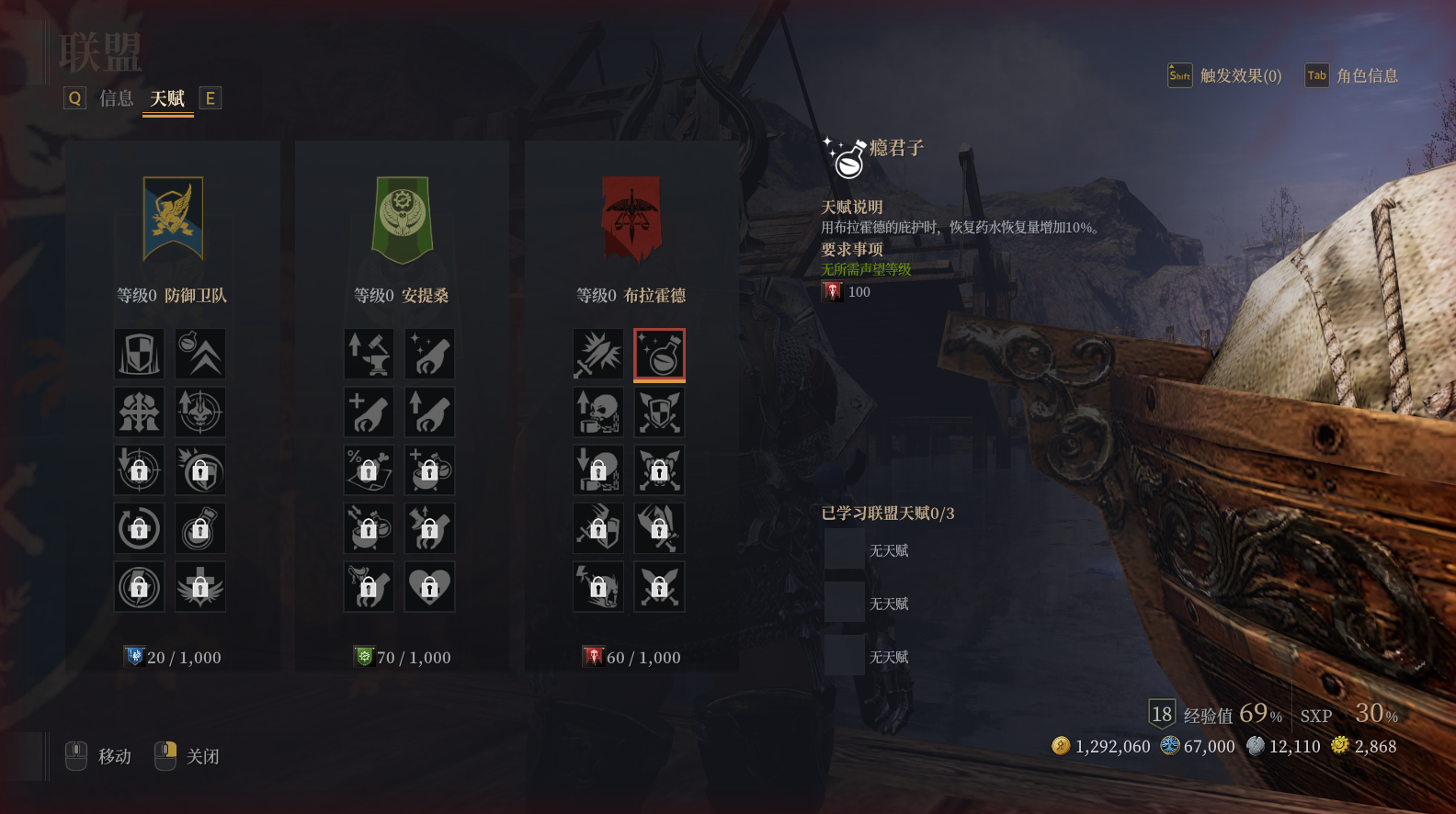Select the 防御卫队 blue faction banner

coord(173,219)
